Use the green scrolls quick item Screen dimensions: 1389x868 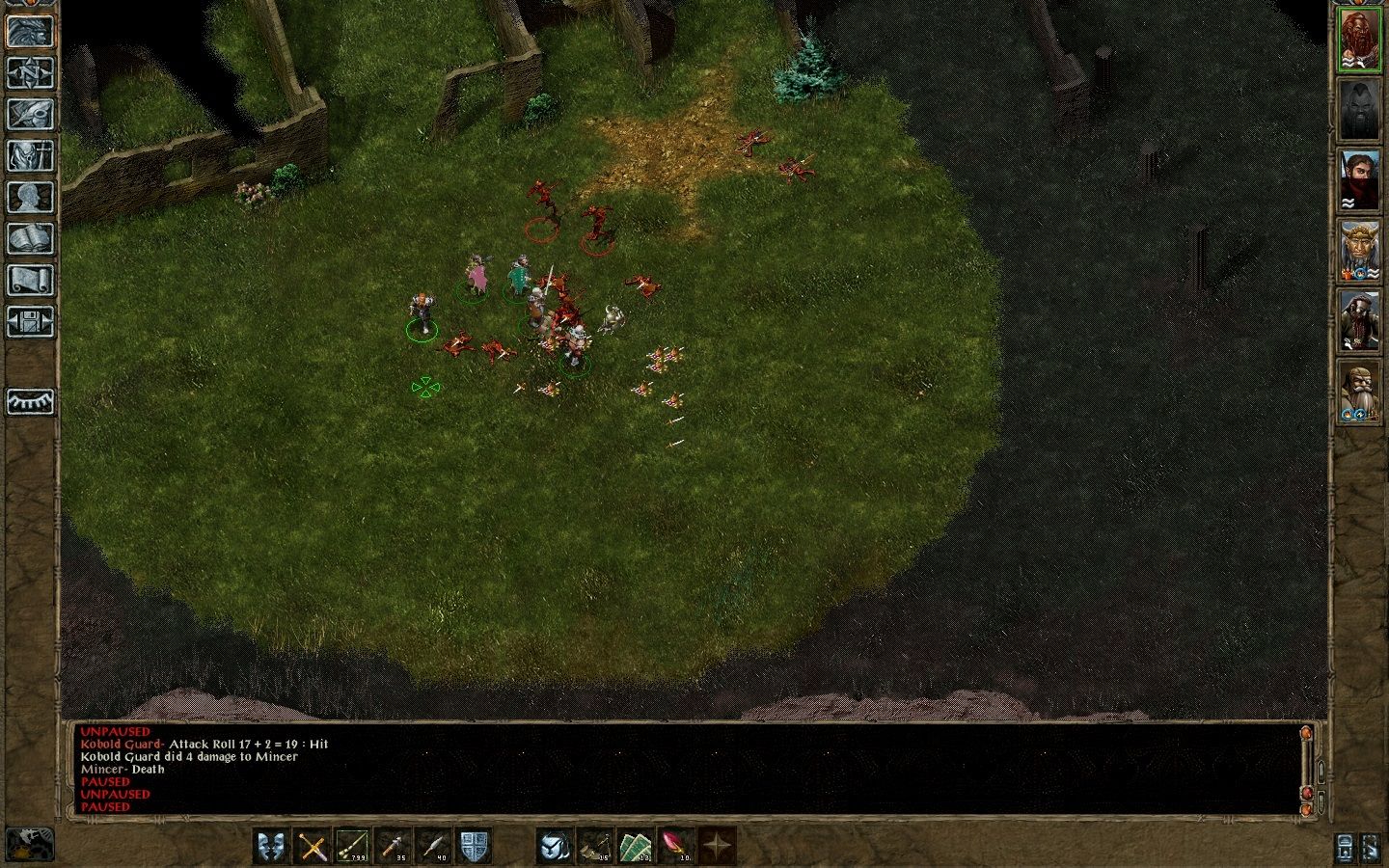point(636,846)
